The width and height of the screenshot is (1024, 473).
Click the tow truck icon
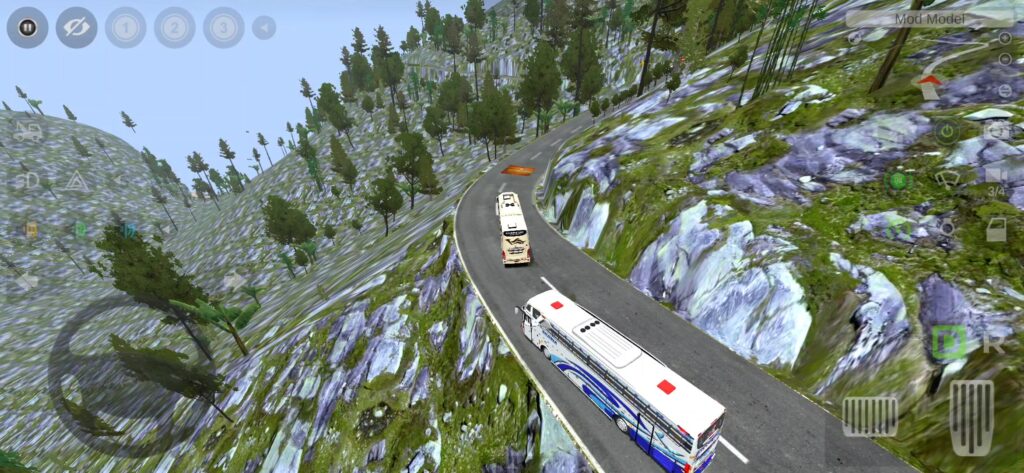coord(28,131)
